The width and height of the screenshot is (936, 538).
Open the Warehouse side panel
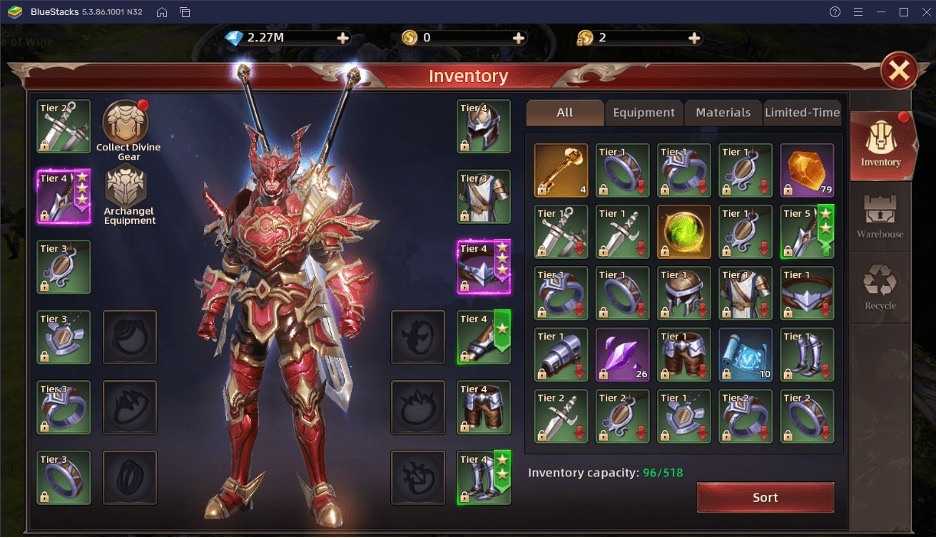coord(880,216)
